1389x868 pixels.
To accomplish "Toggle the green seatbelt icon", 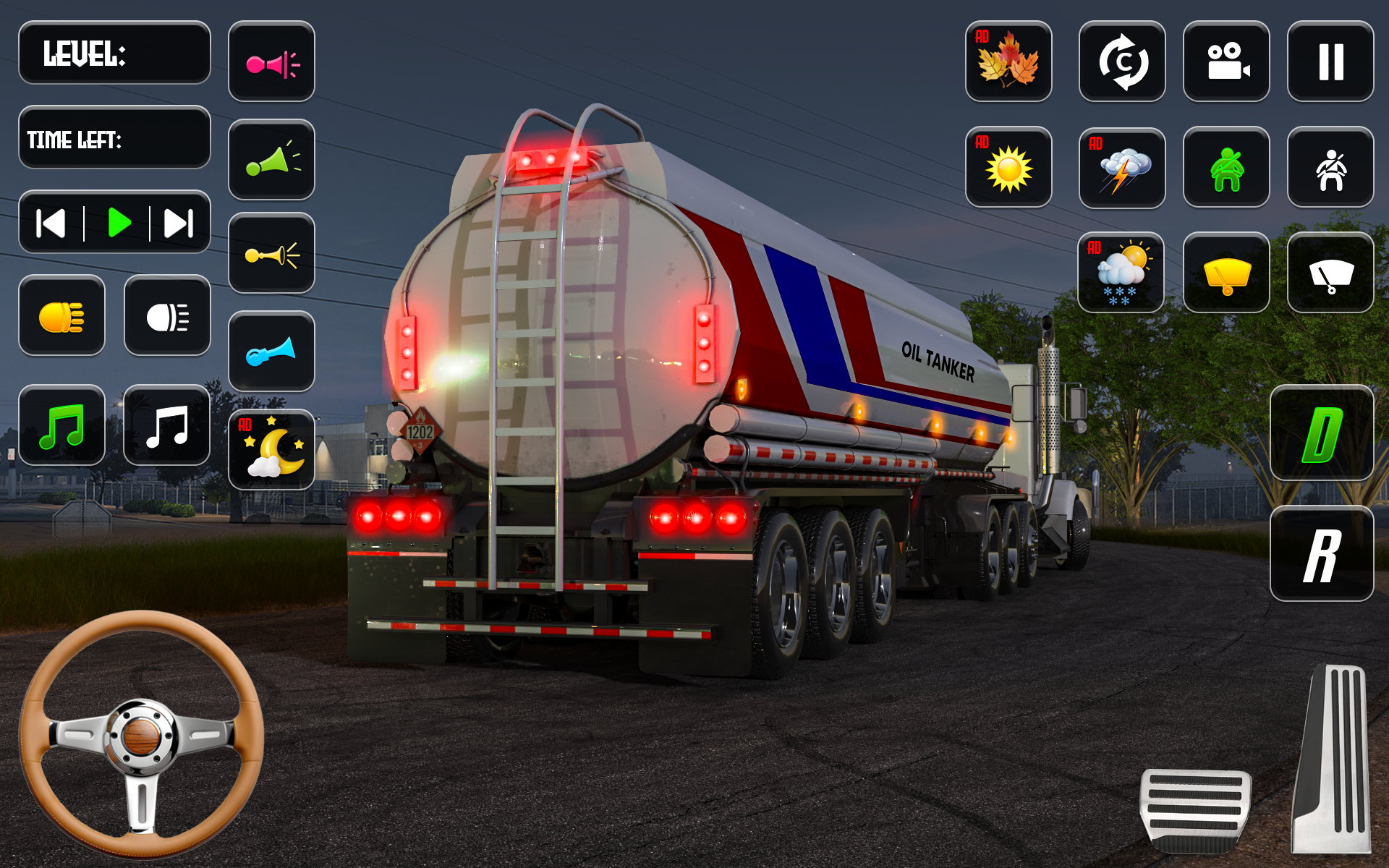I will pos(1226,167).
